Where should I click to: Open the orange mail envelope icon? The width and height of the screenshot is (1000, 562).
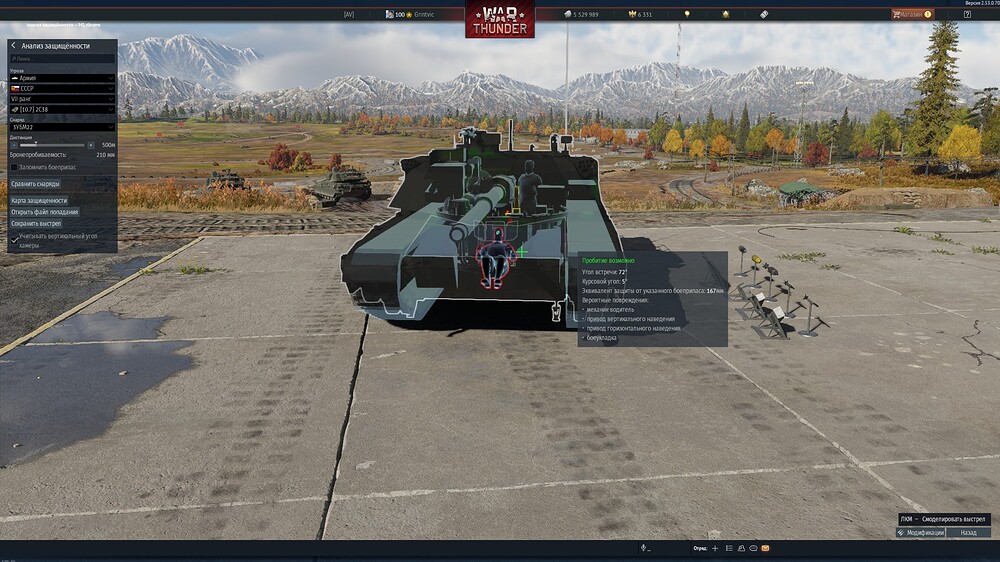point(765,549)
